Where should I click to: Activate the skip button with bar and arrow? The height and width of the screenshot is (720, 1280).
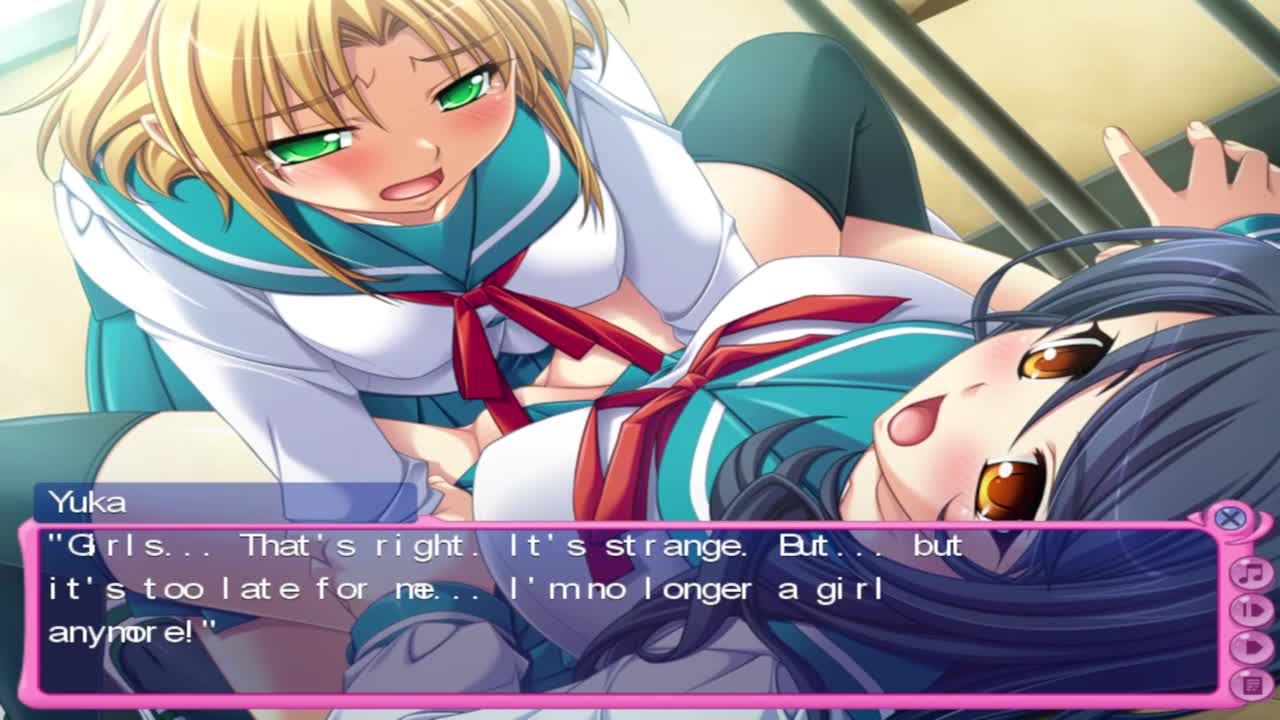(1250, 610)
